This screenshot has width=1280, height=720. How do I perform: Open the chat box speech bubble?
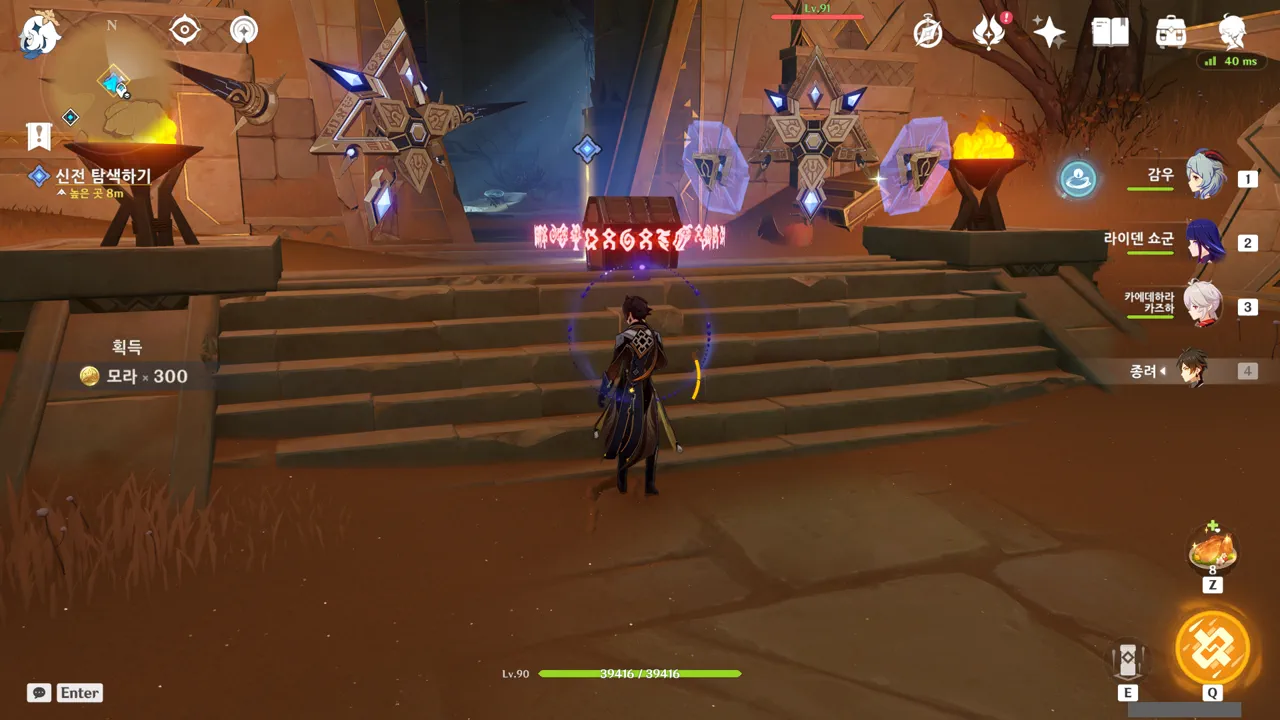click(x=39, y=692)
